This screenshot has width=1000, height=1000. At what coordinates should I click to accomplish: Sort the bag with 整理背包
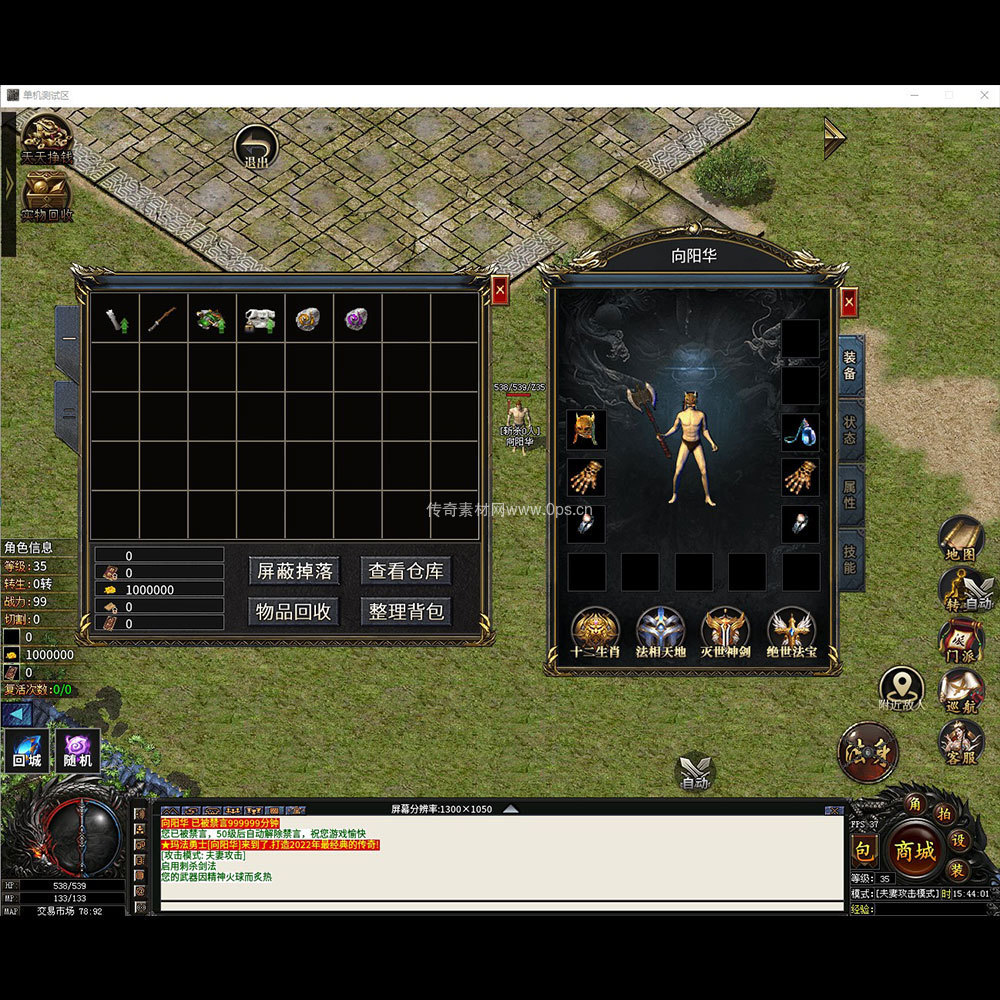(405, 611)
